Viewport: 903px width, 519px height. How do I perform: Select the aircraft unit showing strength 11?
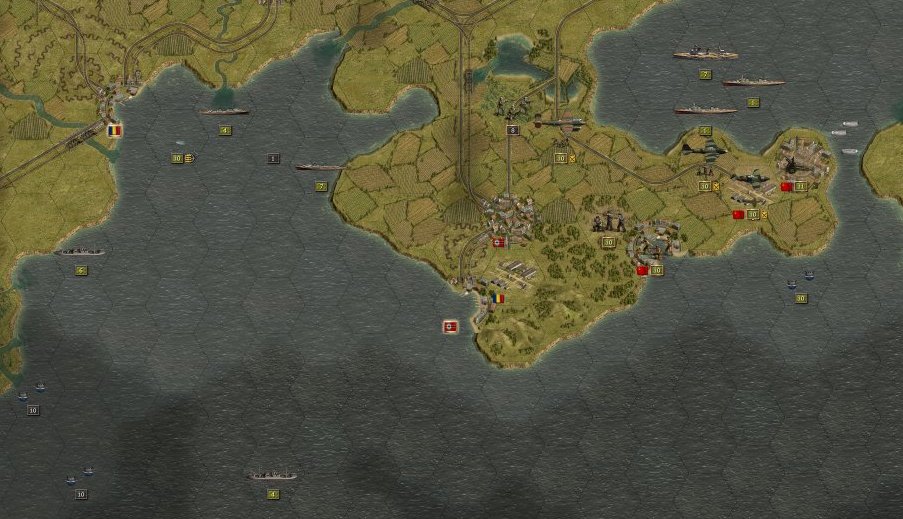click(x=789, y=167)
